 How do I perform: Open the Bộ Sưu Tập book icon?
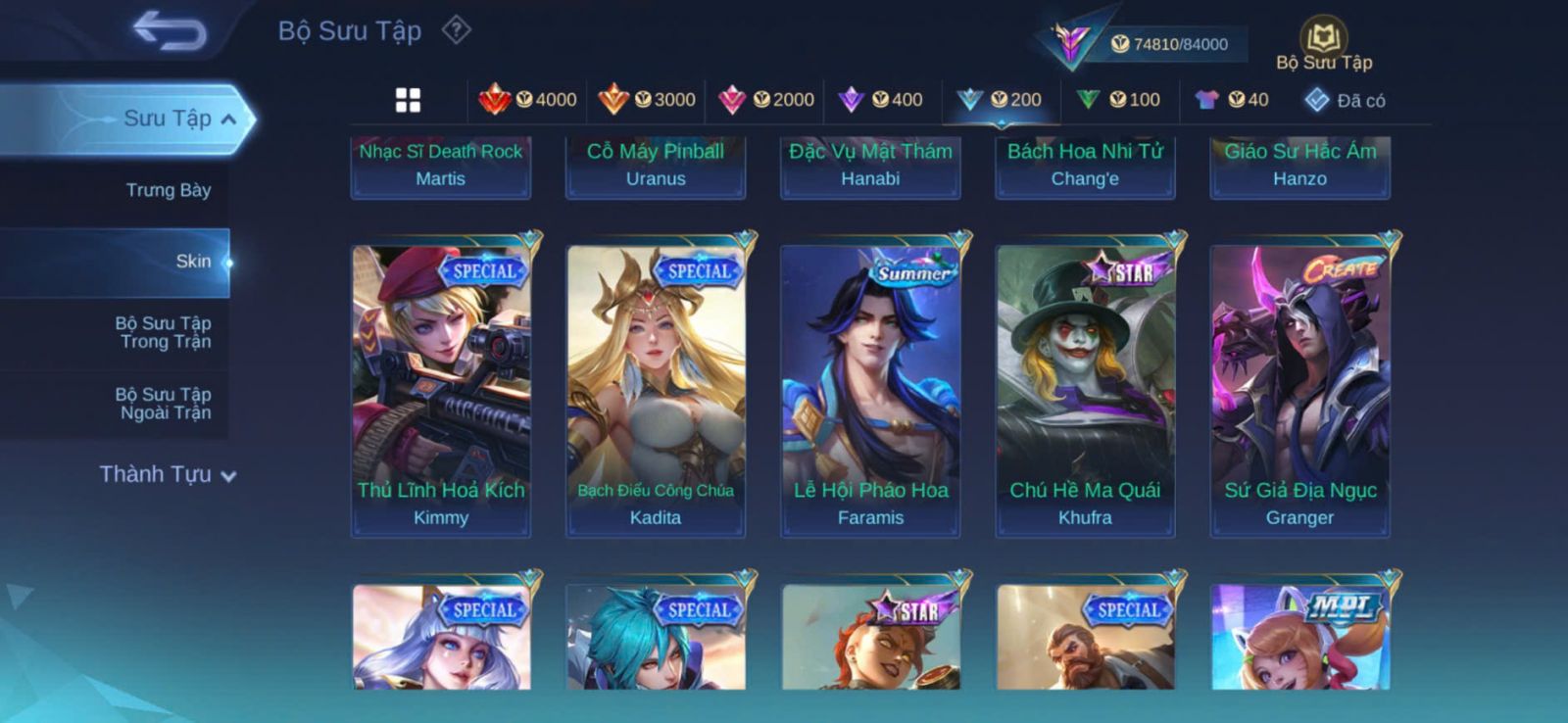[1323, 41]
